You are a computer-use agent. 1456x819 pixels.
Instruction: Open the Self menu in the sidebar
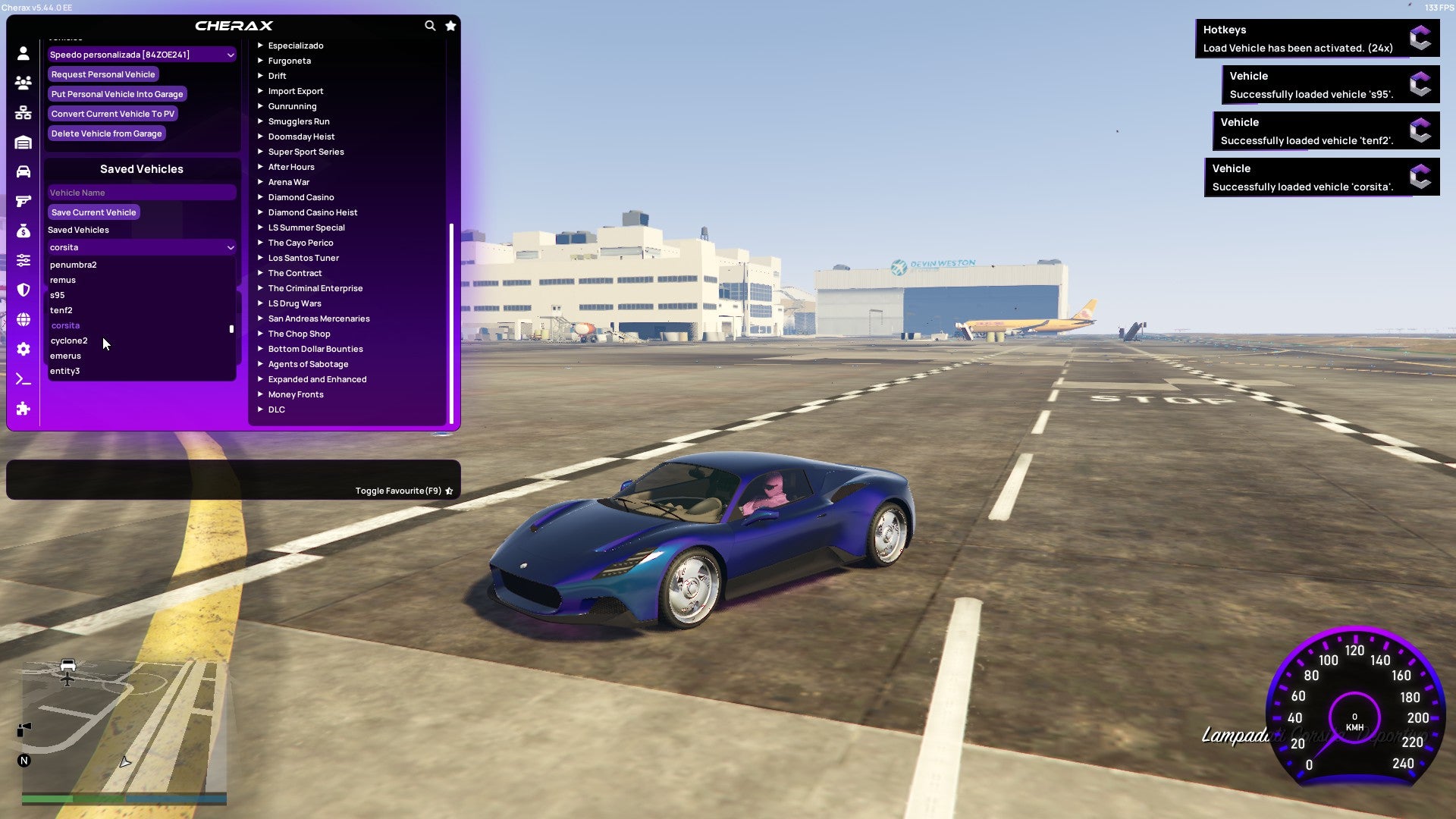point(23,52)
